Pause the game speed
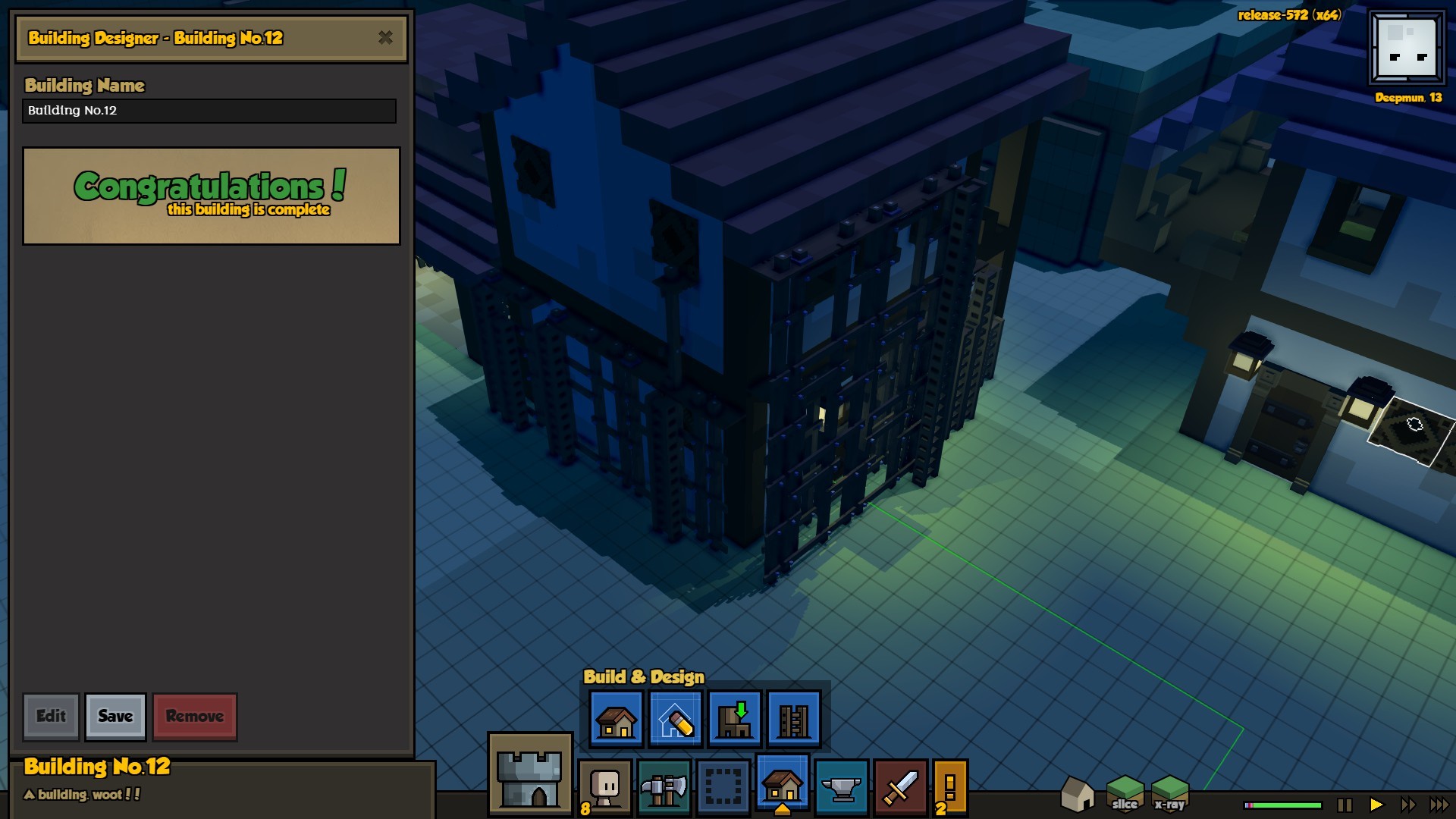The width and height of the screenshot is (1456, 819). 1345,805
